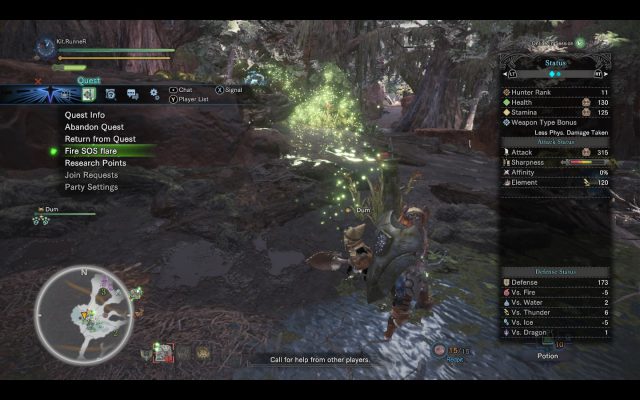Select the Join Requests option
Screen dimensions: 640x400
[91, 175]
